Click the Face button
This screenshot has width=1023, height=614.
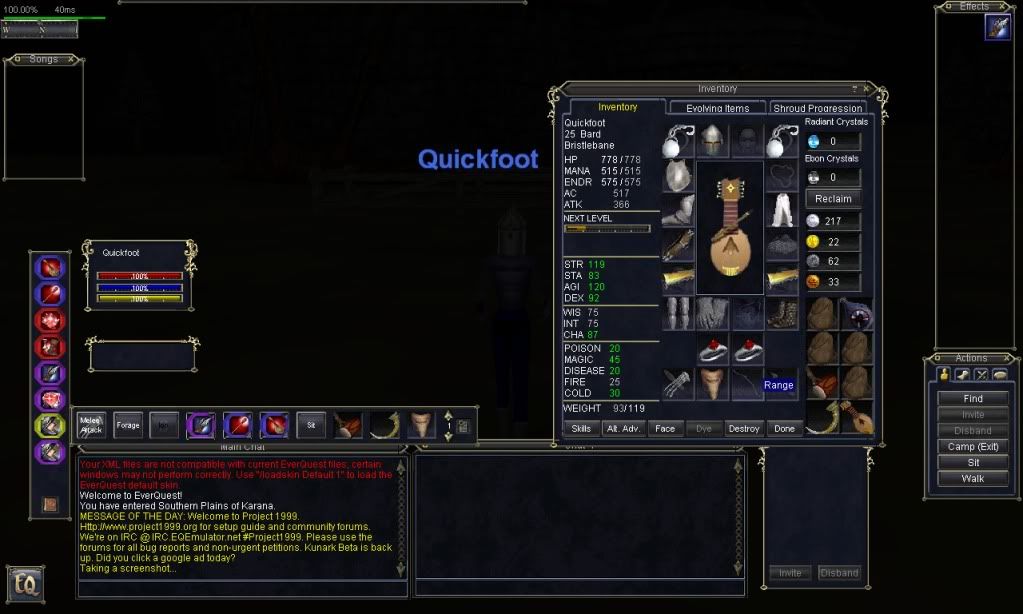tap(664, 428)
